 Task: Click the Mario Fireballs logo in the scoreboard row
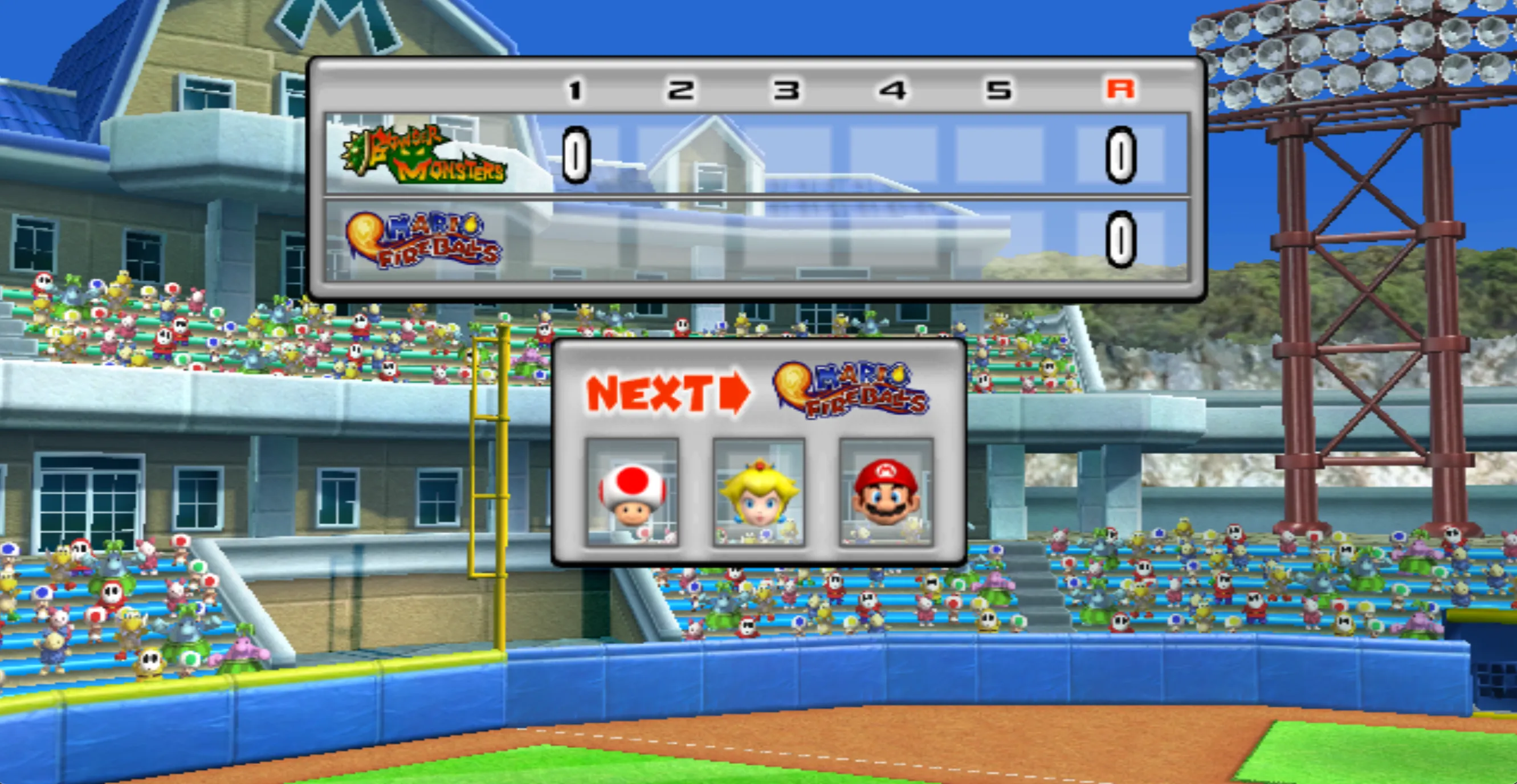pos(423,239)
